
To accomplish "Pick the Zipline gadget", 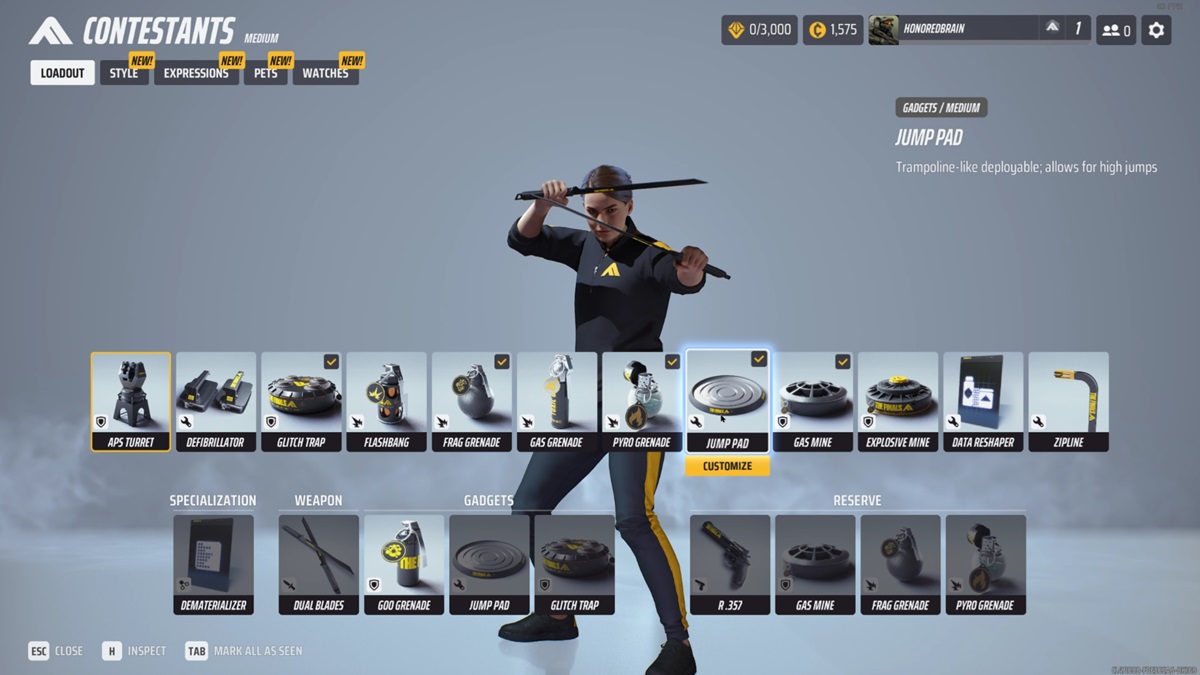I will point(1068,401).
